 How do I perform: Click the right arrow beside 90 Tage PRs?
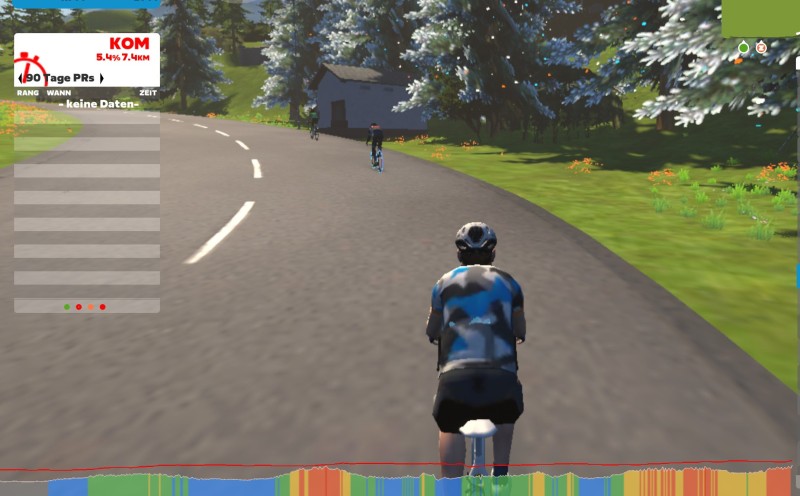(101, 78)
